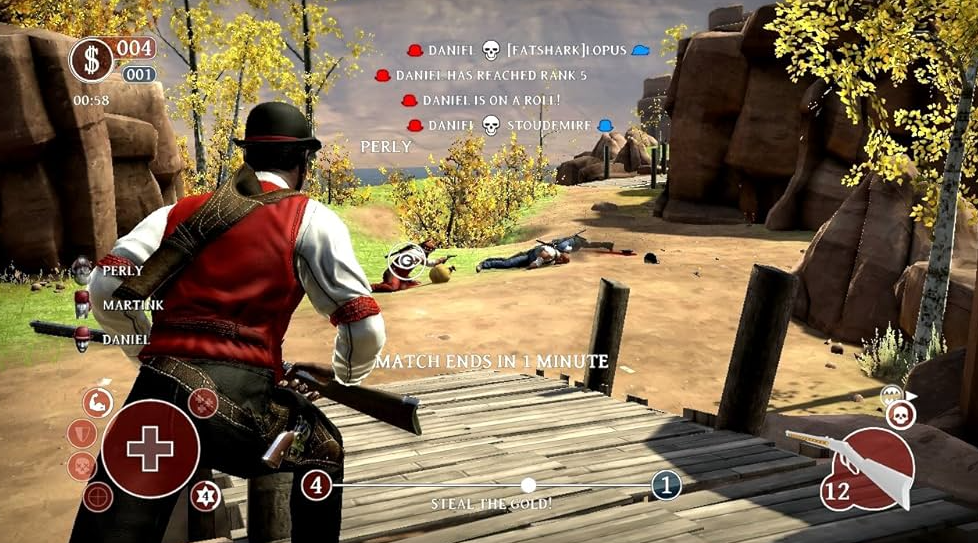This screenshot has width=978, height=543.
Task: Click the sheriff star rank badge
Action: (x=205, y=495)
